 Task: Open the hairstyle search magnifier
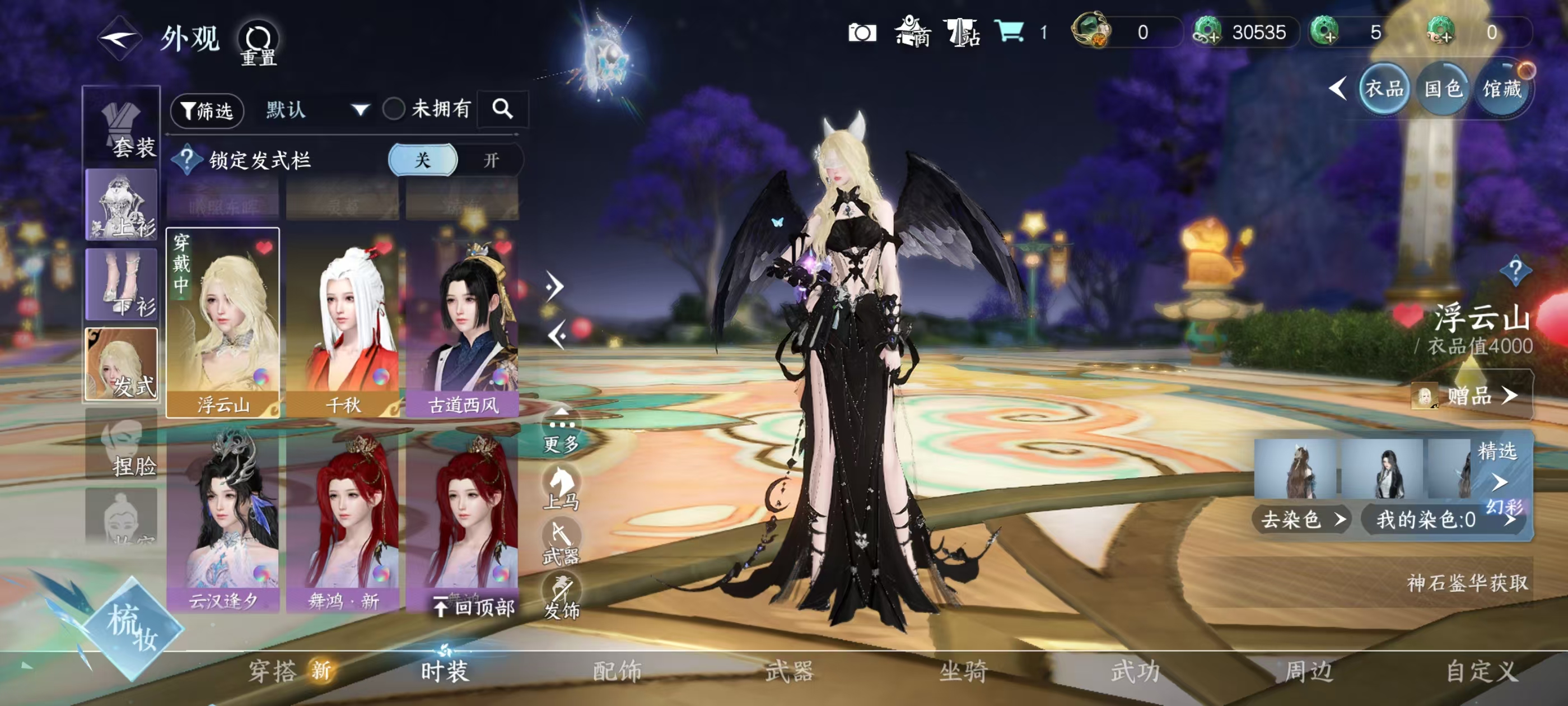coord(503,110)
